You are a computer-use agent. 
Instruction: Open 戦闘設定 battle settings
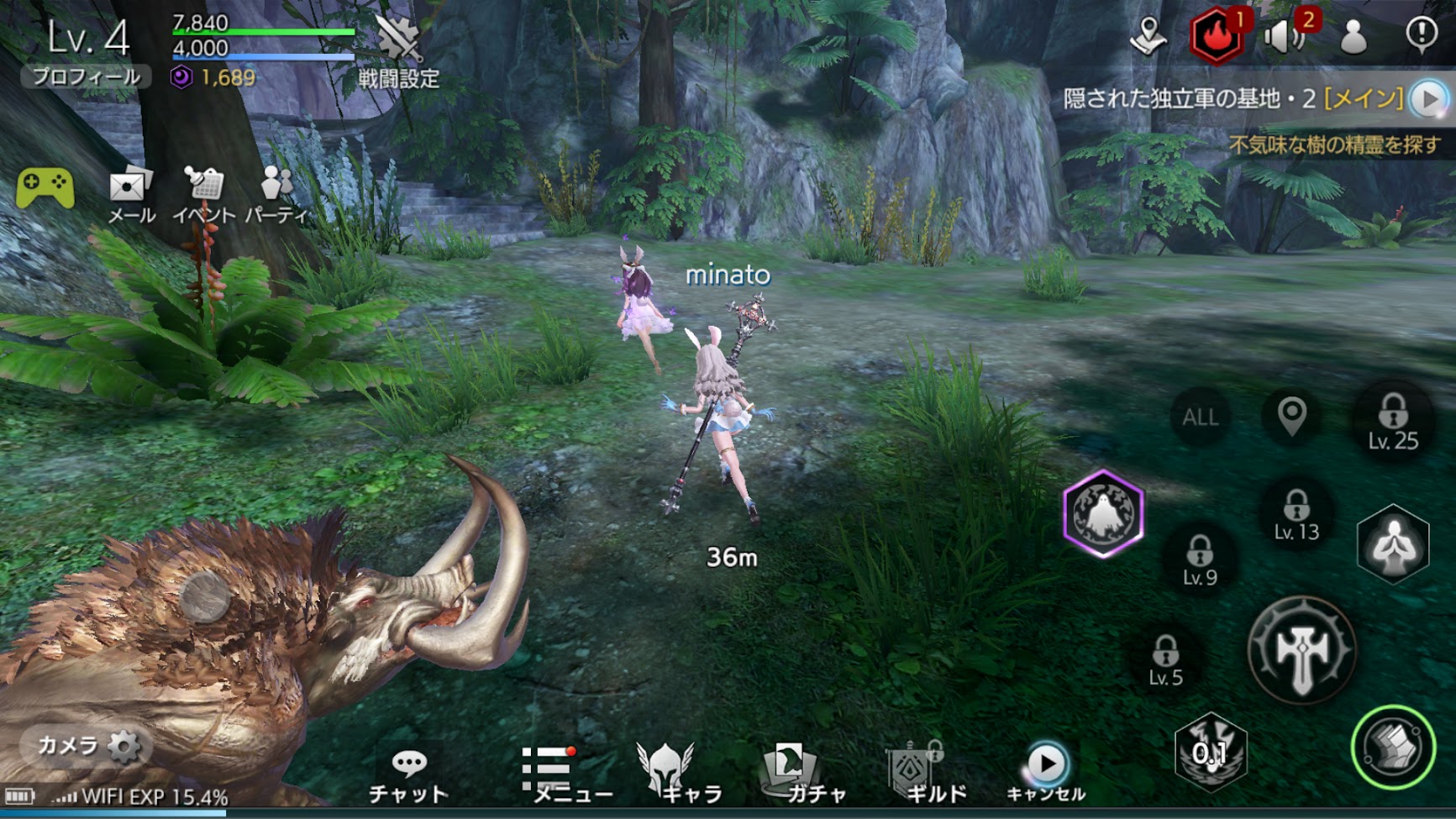[398, 52]
